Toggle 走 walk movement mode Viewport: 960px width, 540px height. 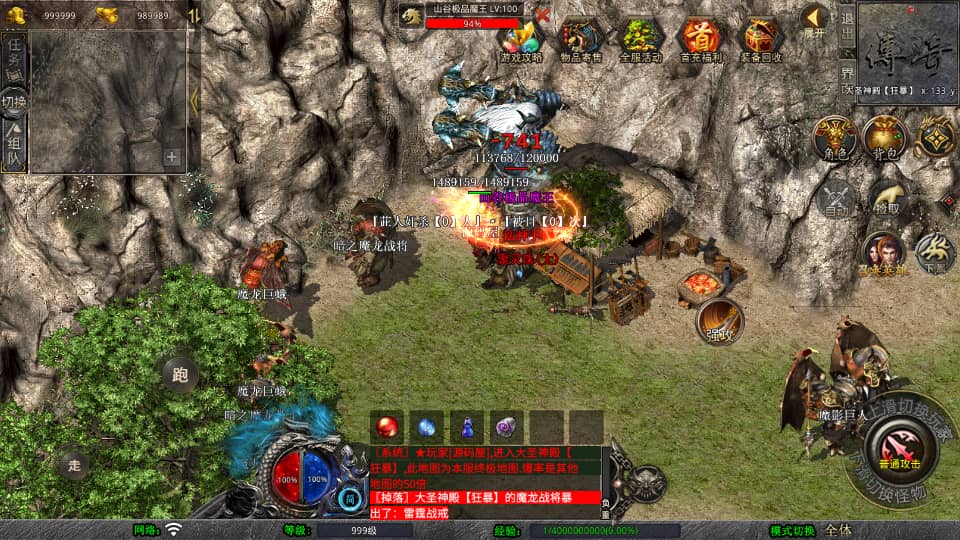pos(73,464)
